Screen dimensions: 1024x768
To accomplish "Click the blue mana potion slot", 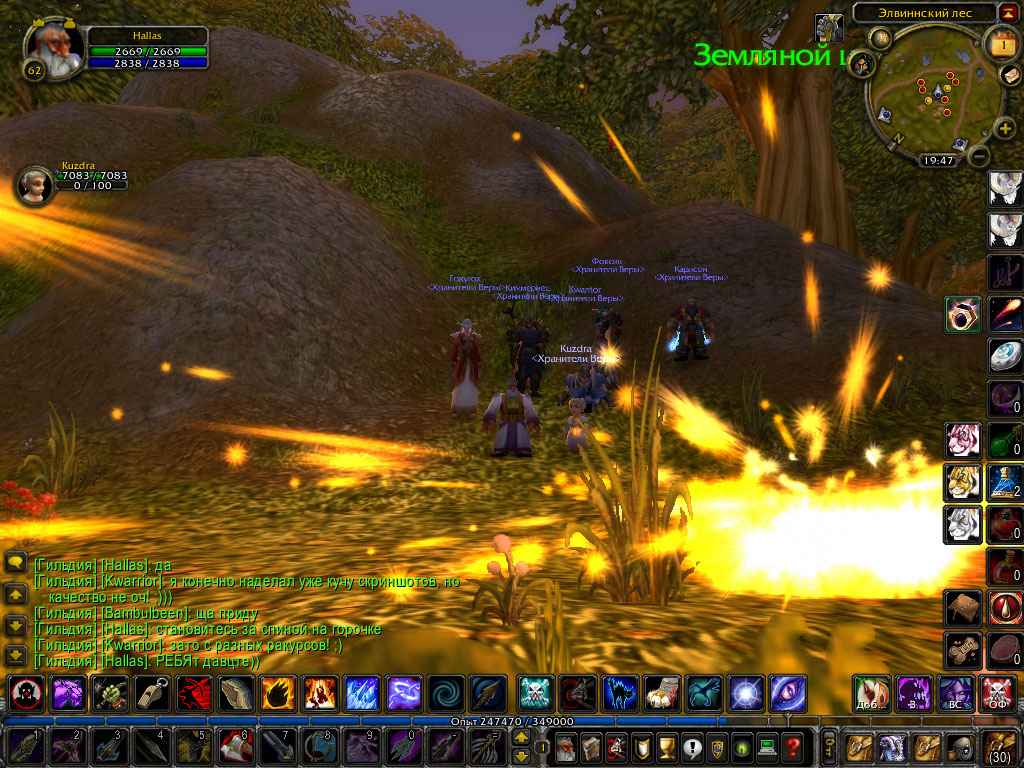I will pyautogui.click(x=1005, y=481).
